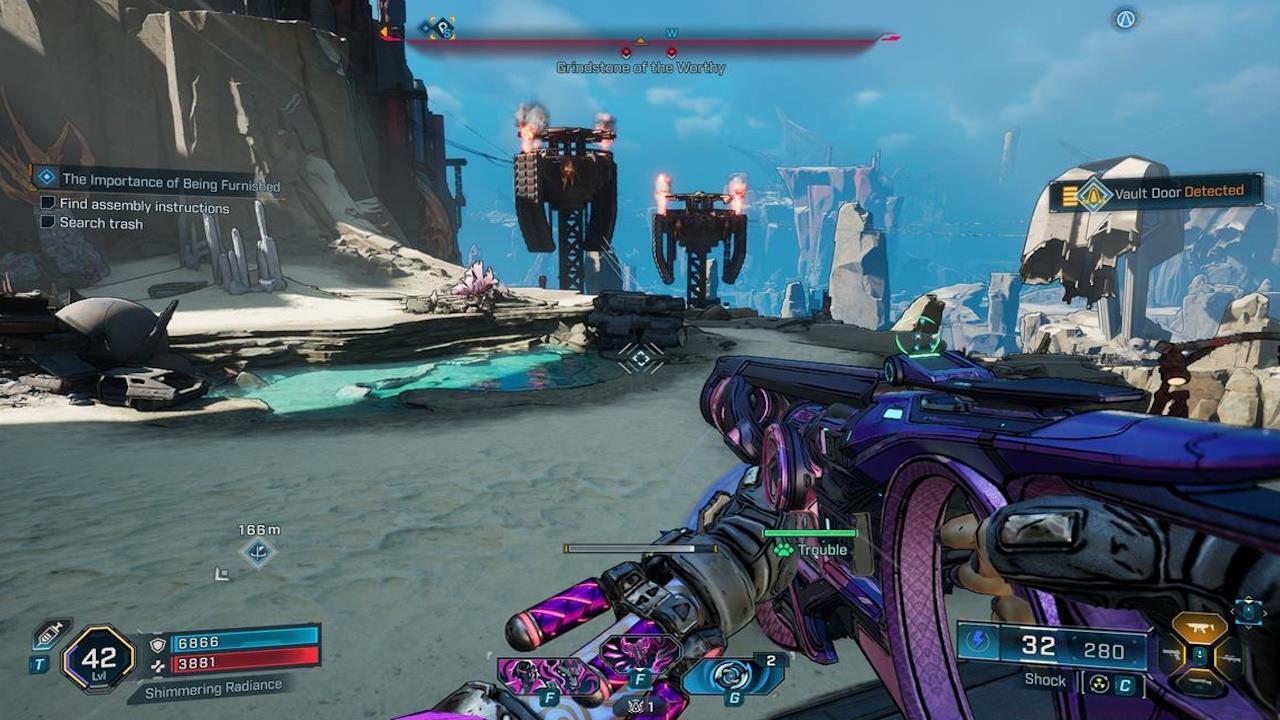
Task: Select the assault rifle in the weapon wheel
Action: [x=1200, y=628]
